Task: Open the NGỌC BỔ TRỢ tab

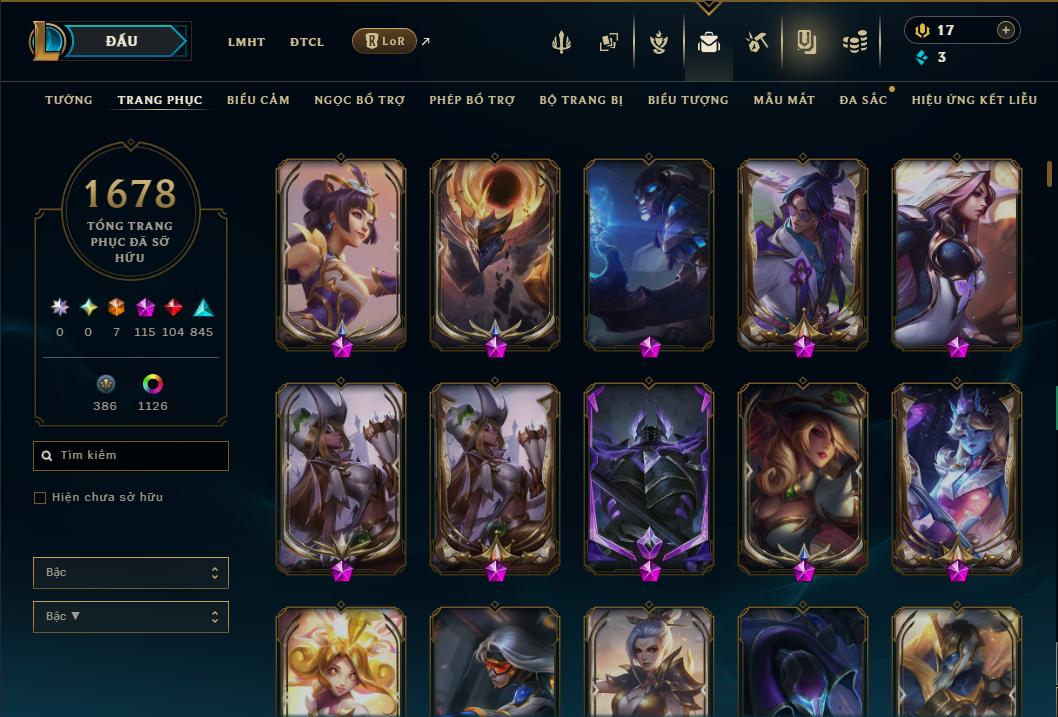Action: click(359, 100)
